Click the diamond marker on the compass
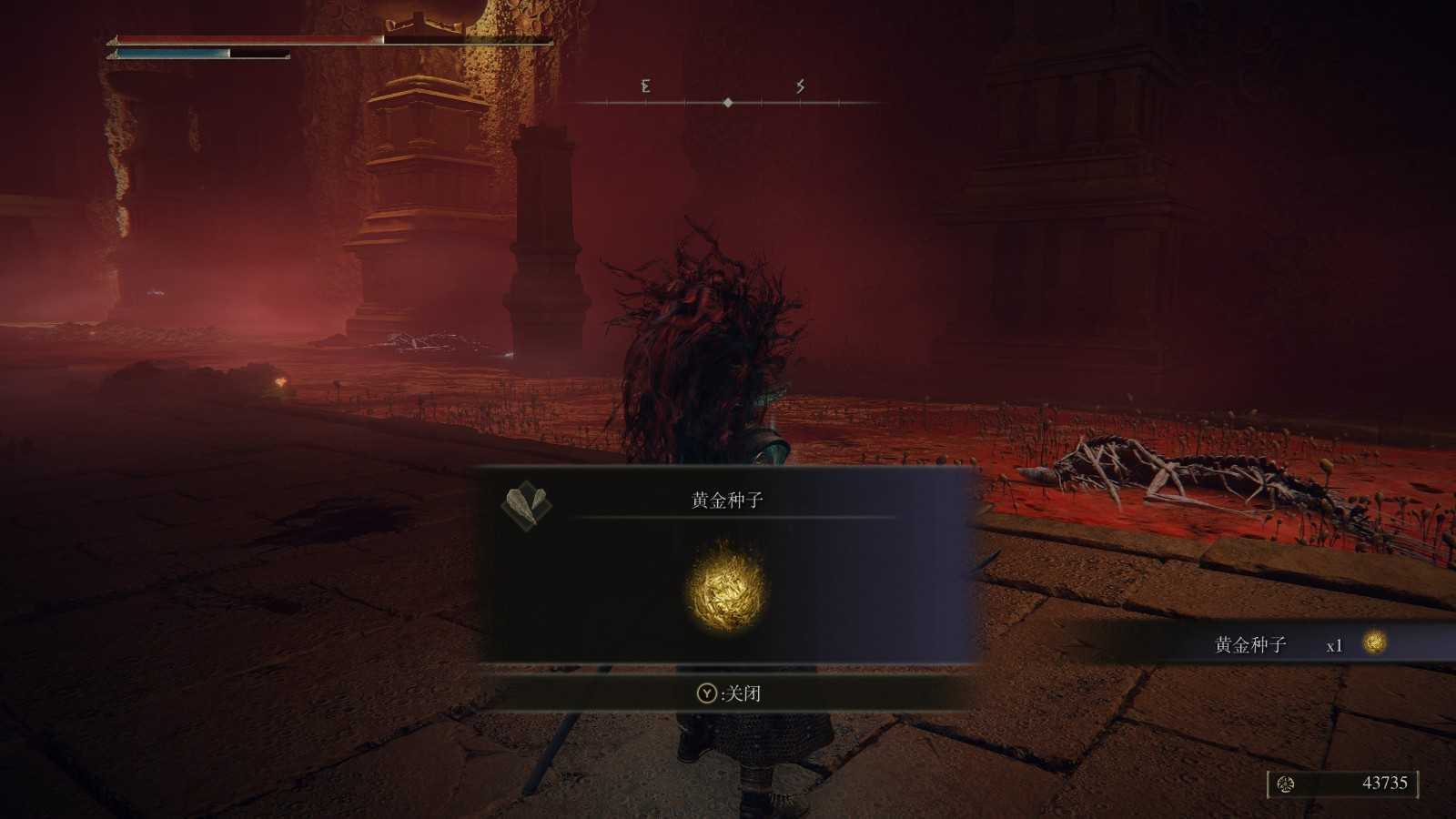1456x819 pixels. 728,103
